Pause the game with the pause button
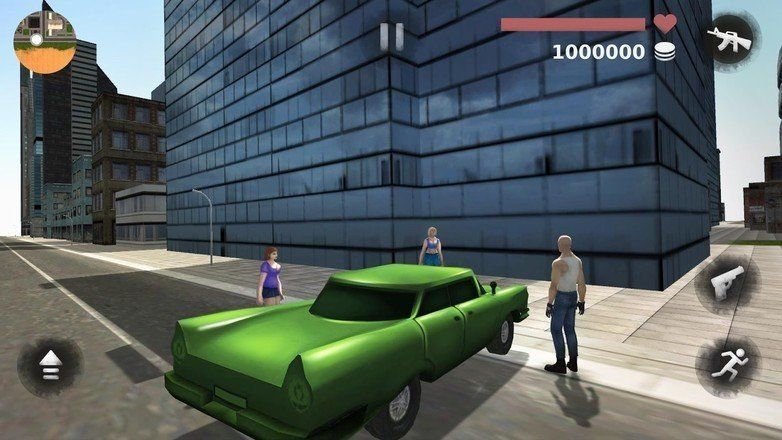This screenshot has width=782, height=440. tap(392, 37)
